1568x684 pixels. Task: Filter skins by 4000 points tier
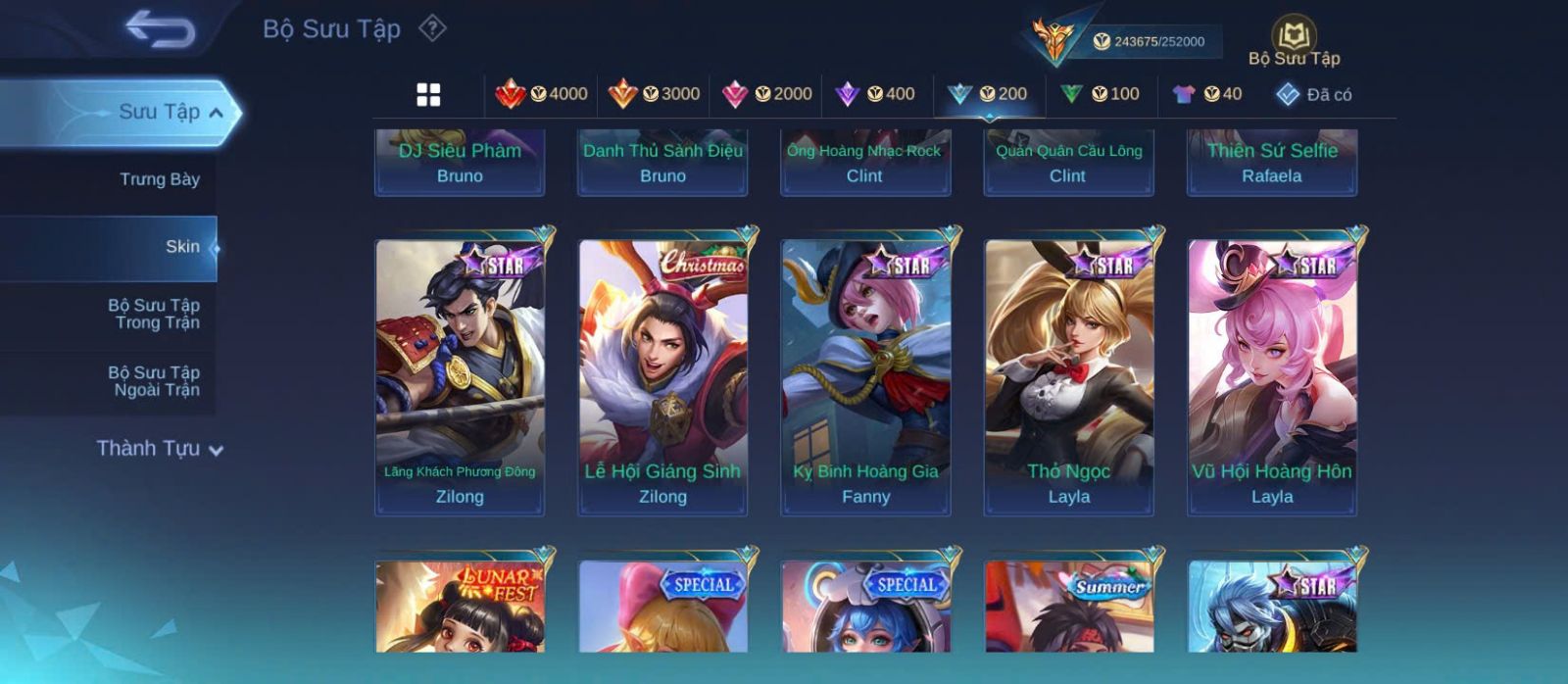pyautogui.click(x=542, y=94)
